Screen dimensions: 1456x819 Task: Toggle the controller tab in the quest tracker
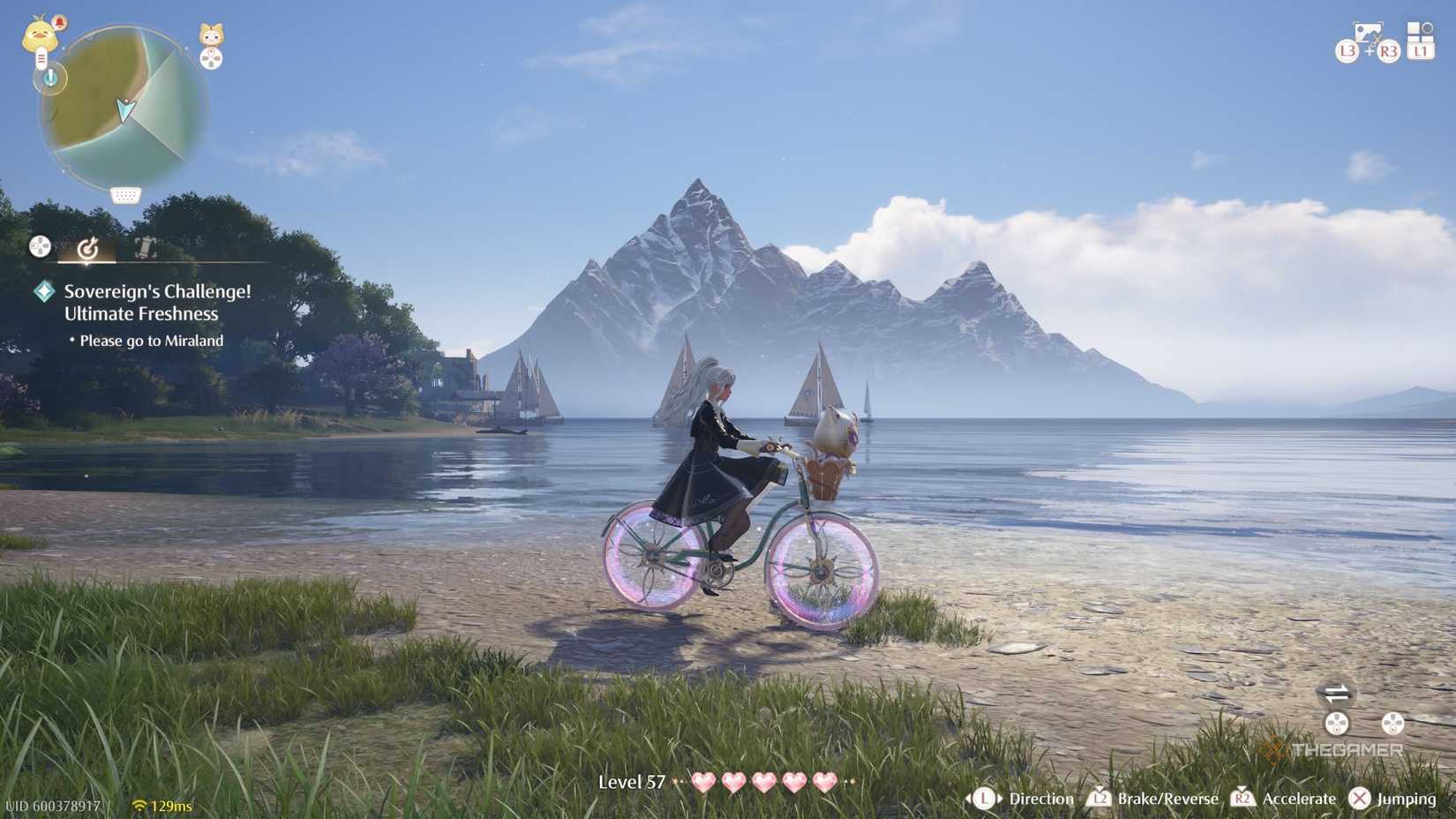[39, 246]
